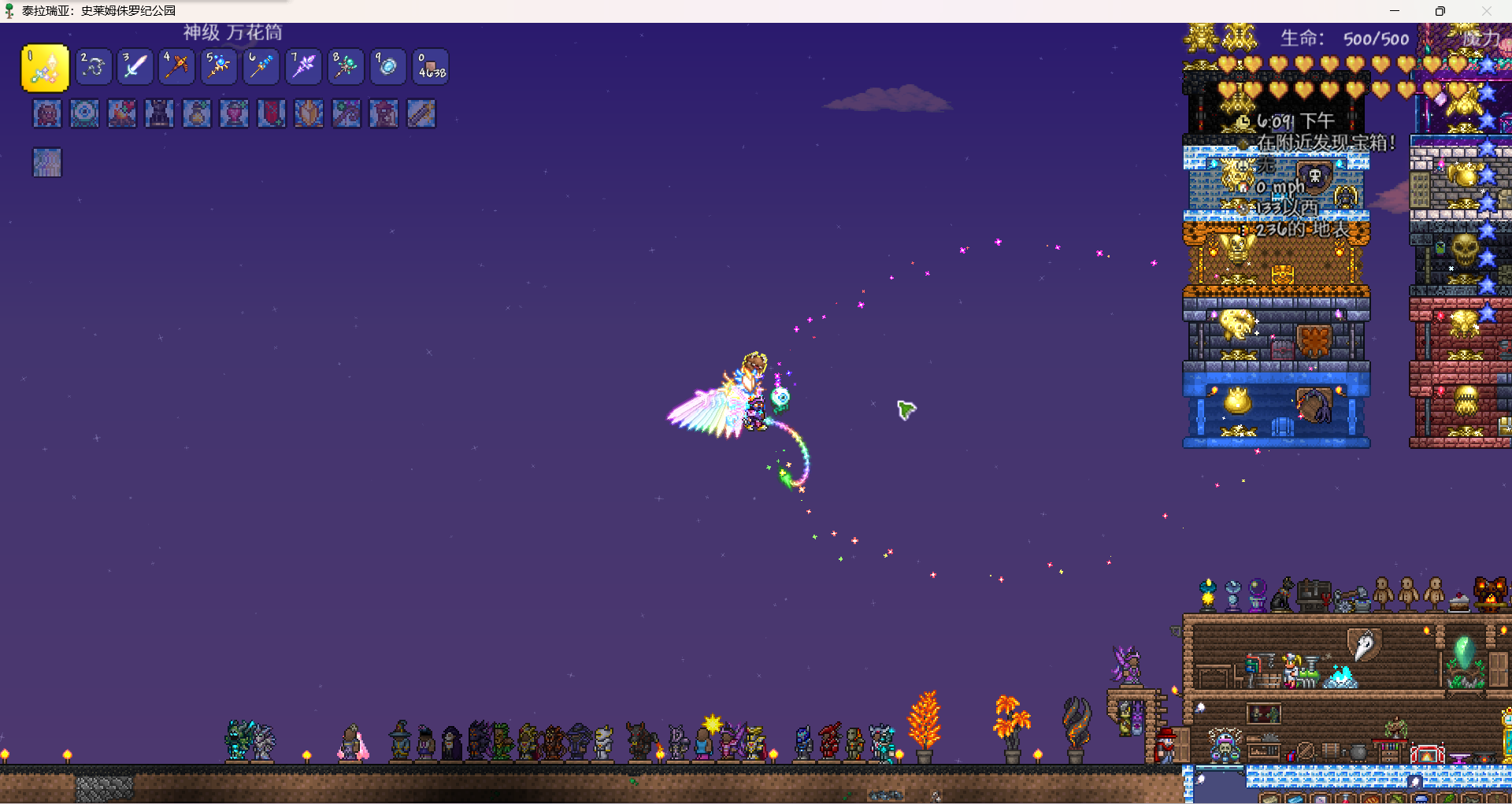Select the golden pickaxe in slot 4
Viewport: 1512px width, 804px height.
click(x=177, y=67)
